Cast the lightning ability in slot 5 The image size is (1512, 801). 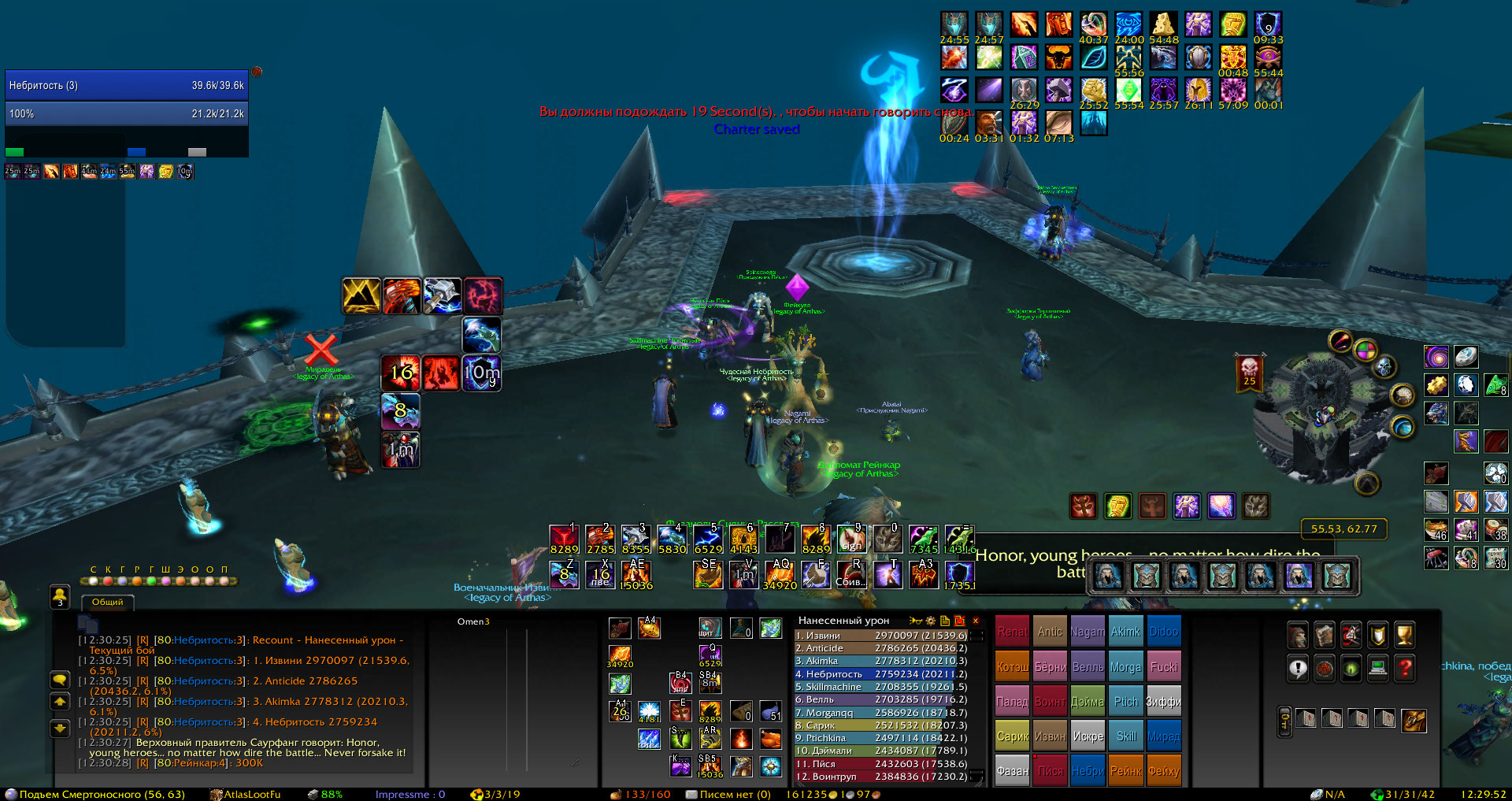click(x=707, y=540)
